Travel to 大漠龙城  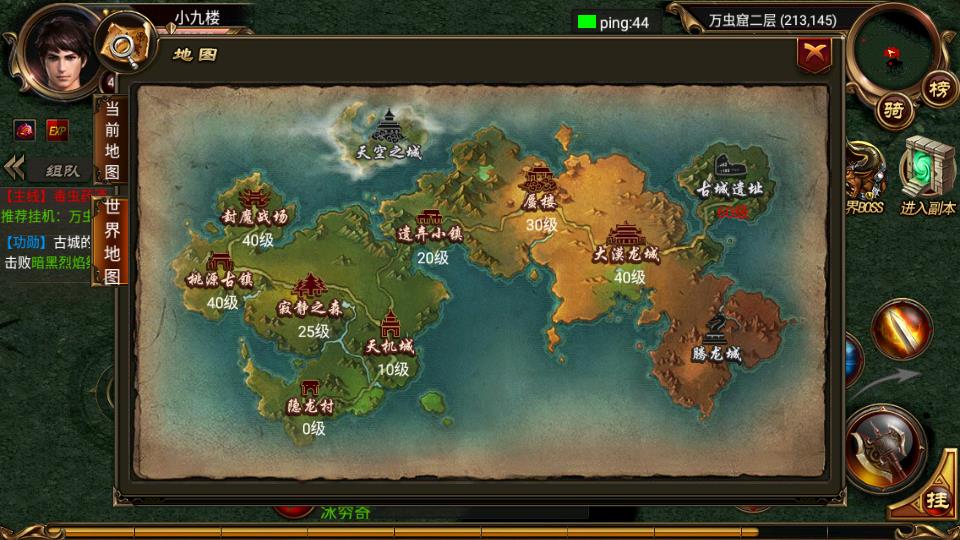[626, 245]
